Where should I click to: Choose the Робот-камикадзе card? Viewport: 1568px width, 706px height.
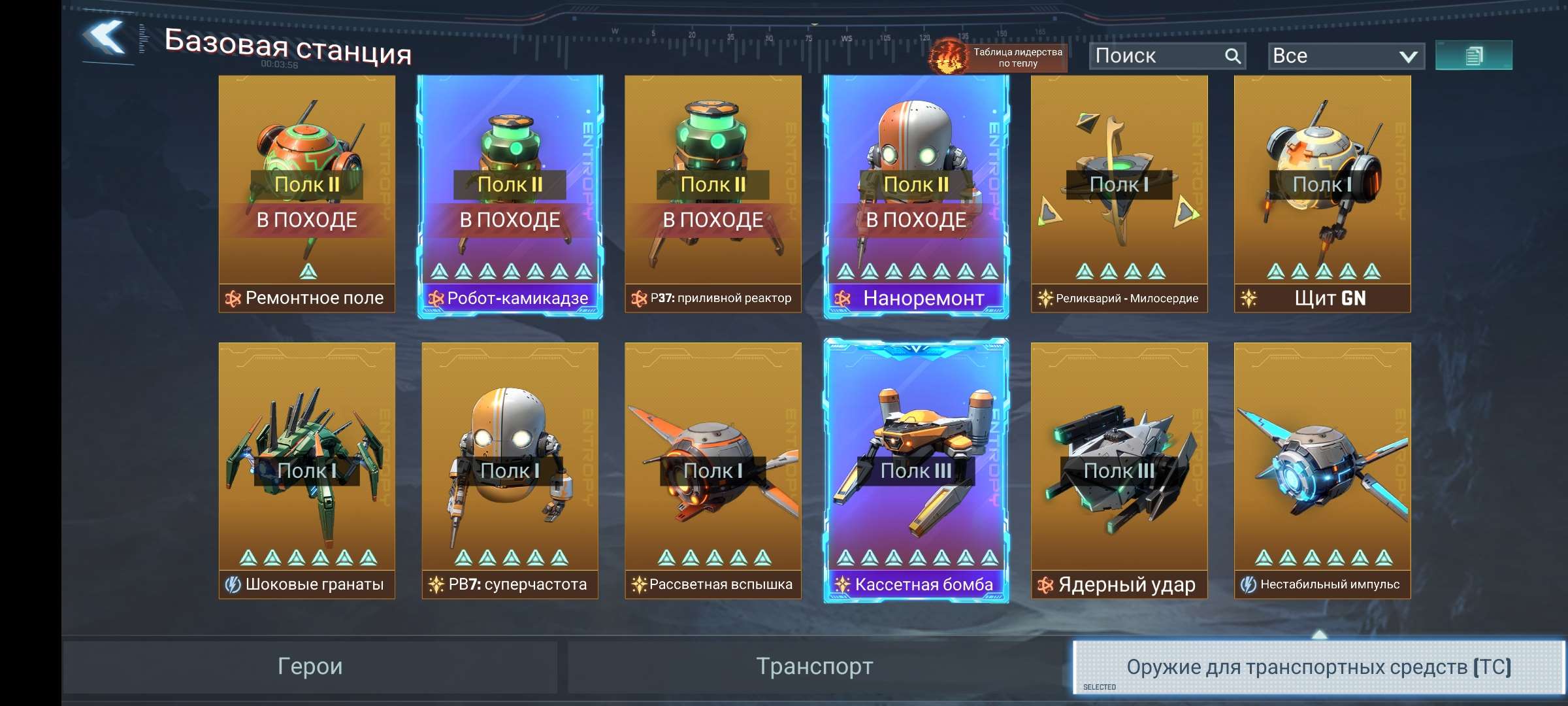[510, 193]
